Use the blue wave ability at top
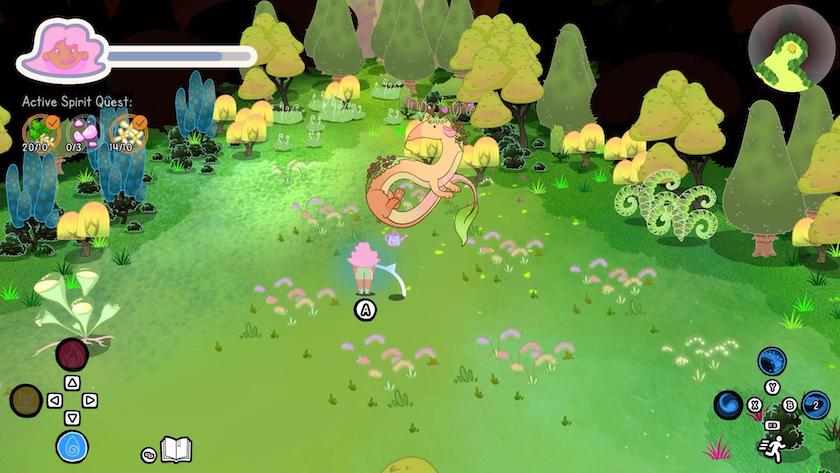The width and height of the screenshot is (840, 473). tap(772, 361)
